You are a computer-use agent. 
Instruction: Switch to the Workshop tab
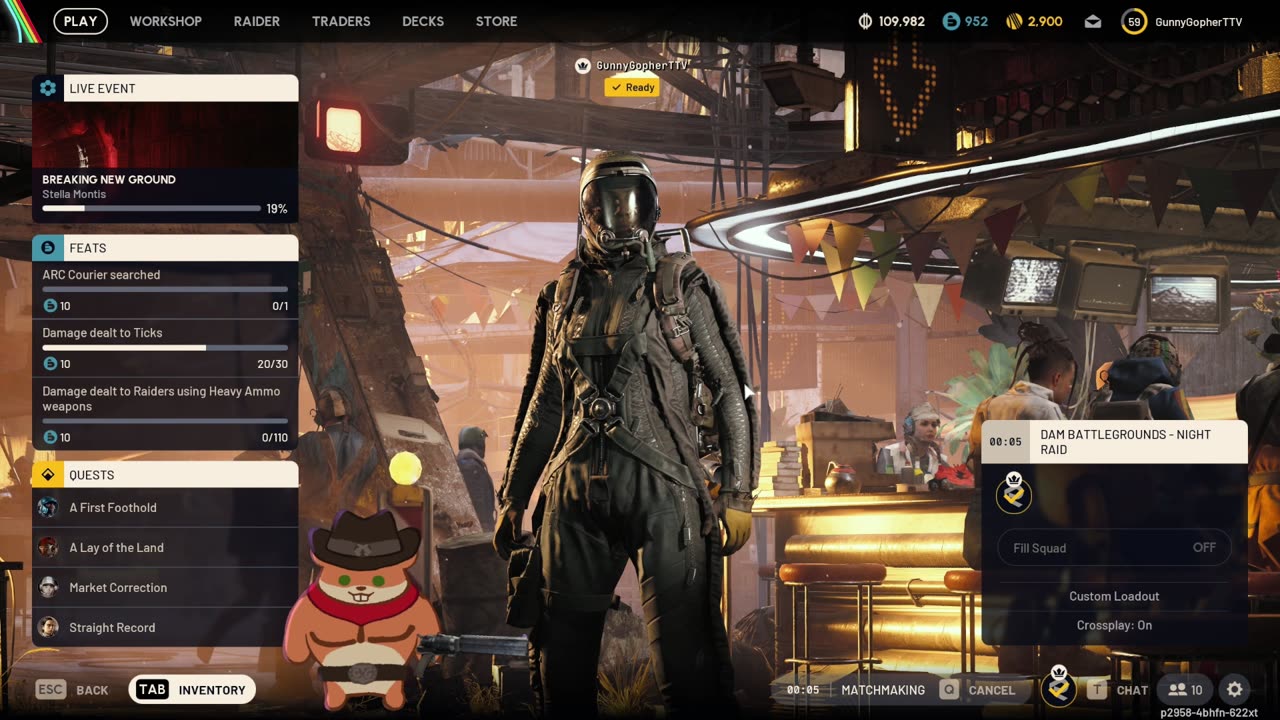(x=165, y=21)
